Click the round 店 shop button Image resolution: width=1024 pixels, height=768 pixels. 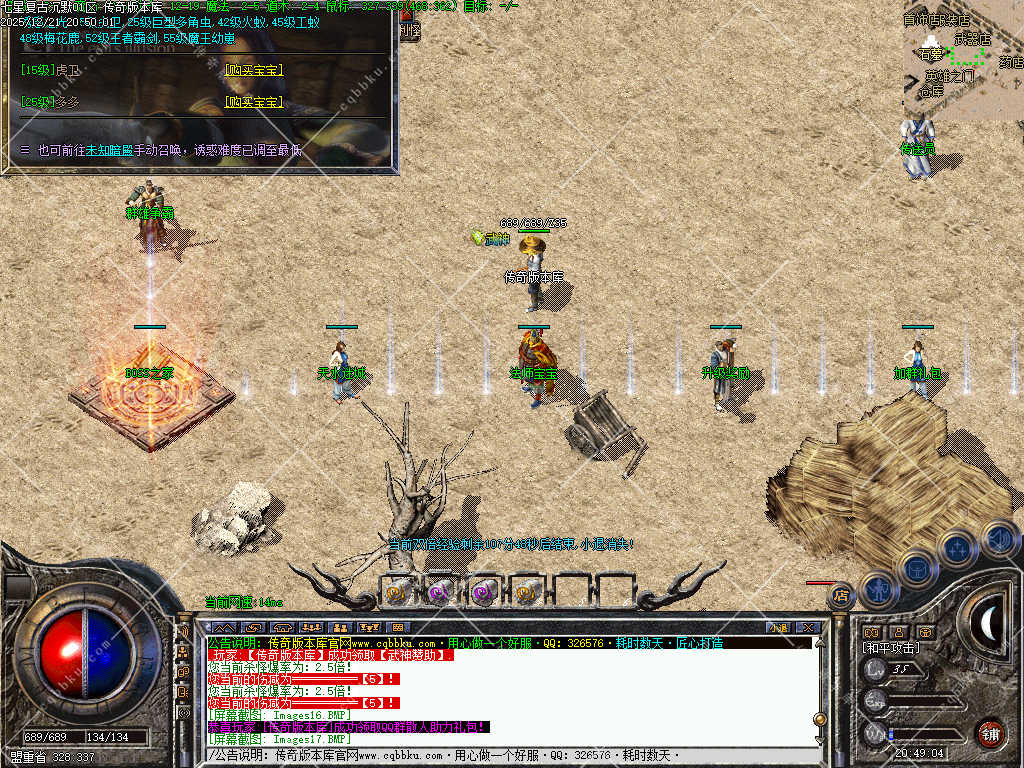pyautogui.click(x=841, y=596)
